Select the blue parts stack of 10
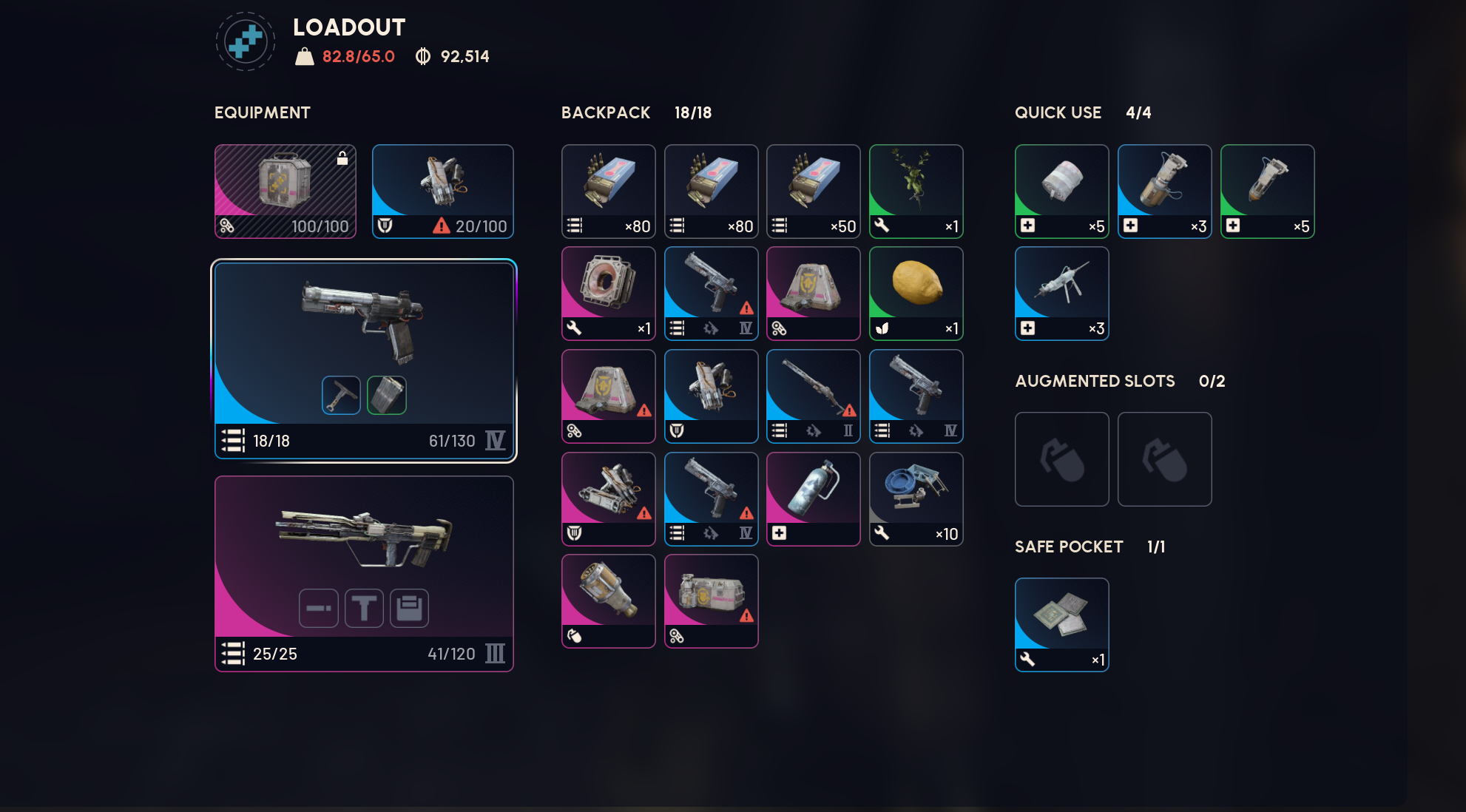The image size is (1466, 812). click(x=916, y=498)
